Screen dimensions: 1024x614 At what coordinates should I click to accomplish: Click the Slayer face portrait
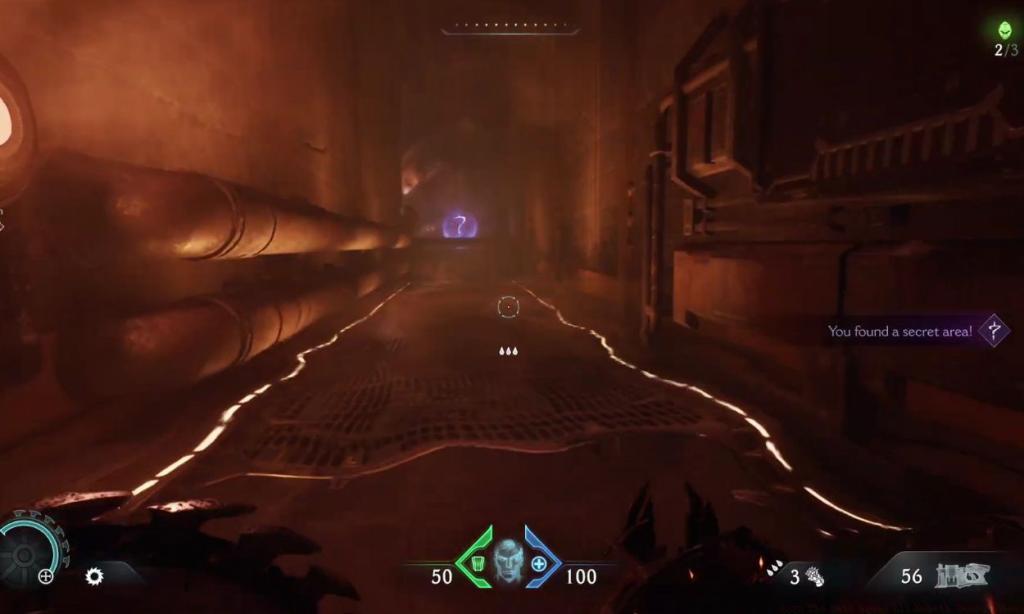(x=508, y=562)
